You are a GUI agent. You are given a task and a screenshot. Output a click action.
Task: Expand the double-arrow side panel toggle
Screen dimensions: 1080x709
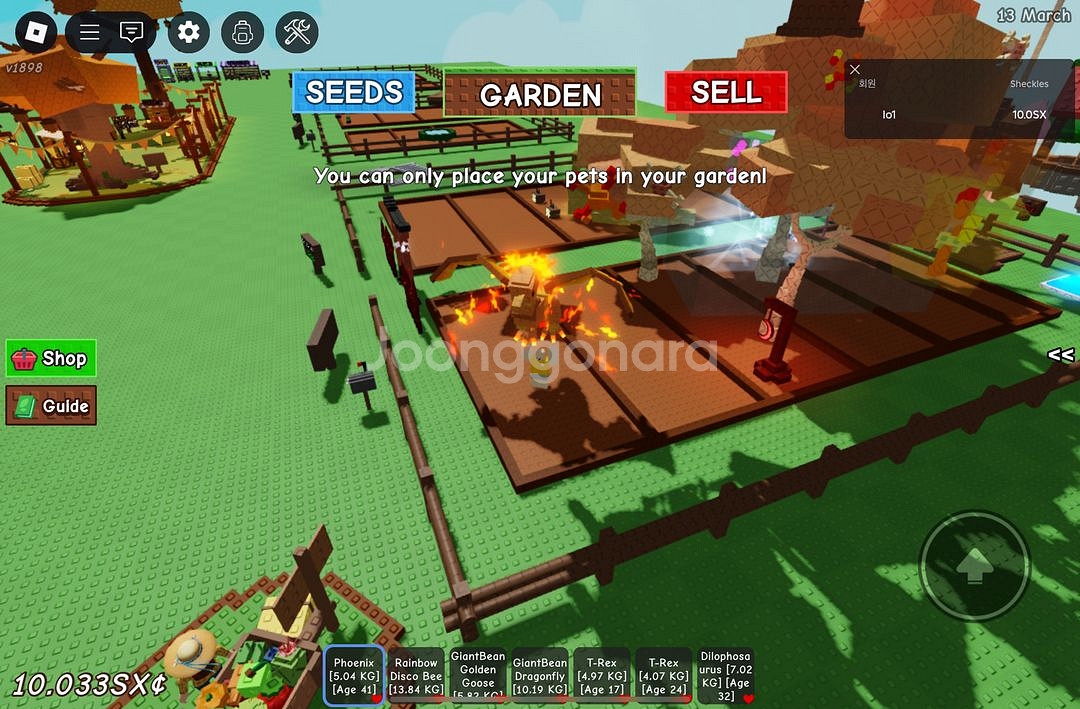click(1060, 355)
